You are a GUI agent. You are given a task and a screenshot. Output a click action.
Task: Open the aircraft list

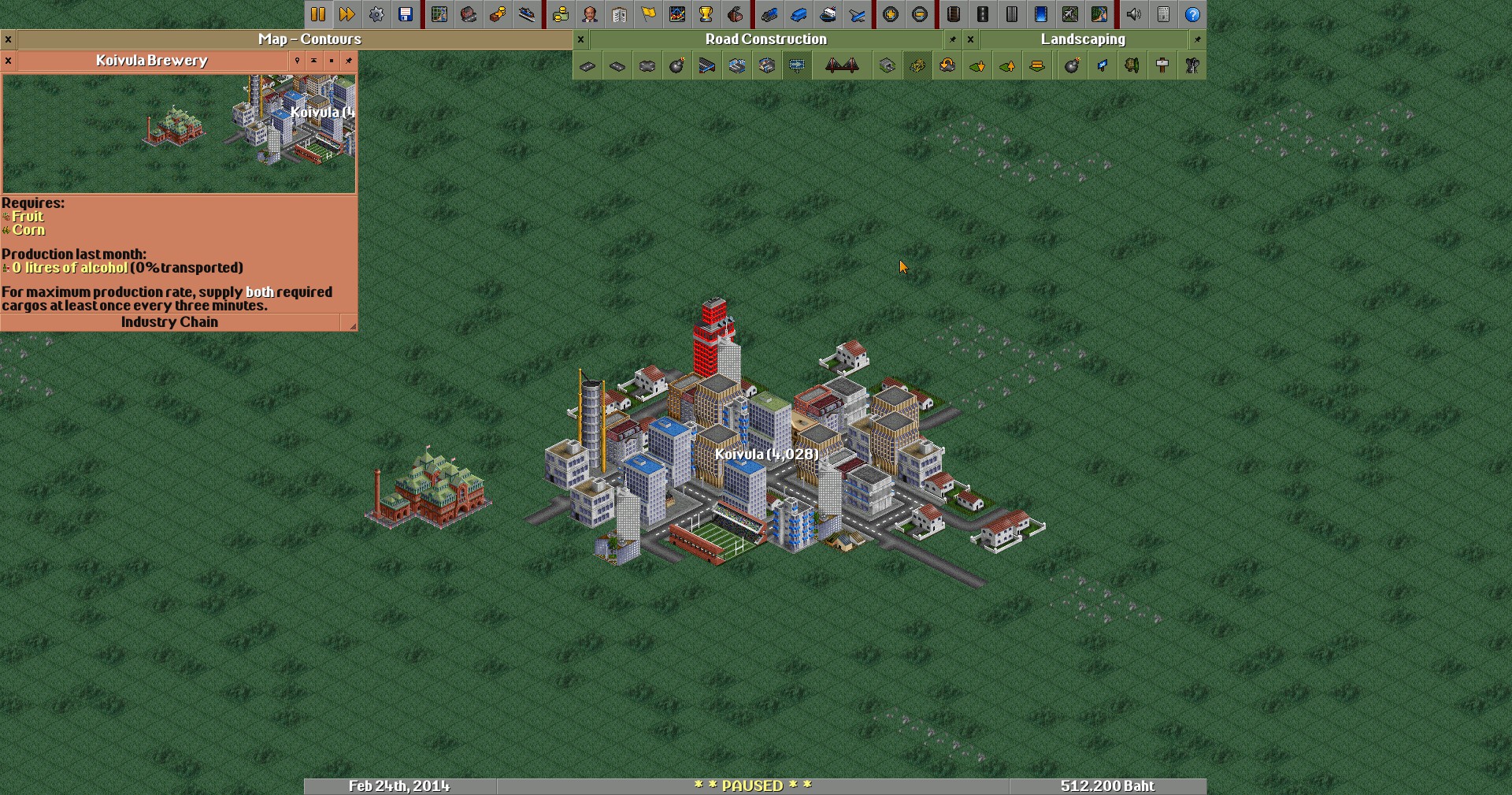858,14
